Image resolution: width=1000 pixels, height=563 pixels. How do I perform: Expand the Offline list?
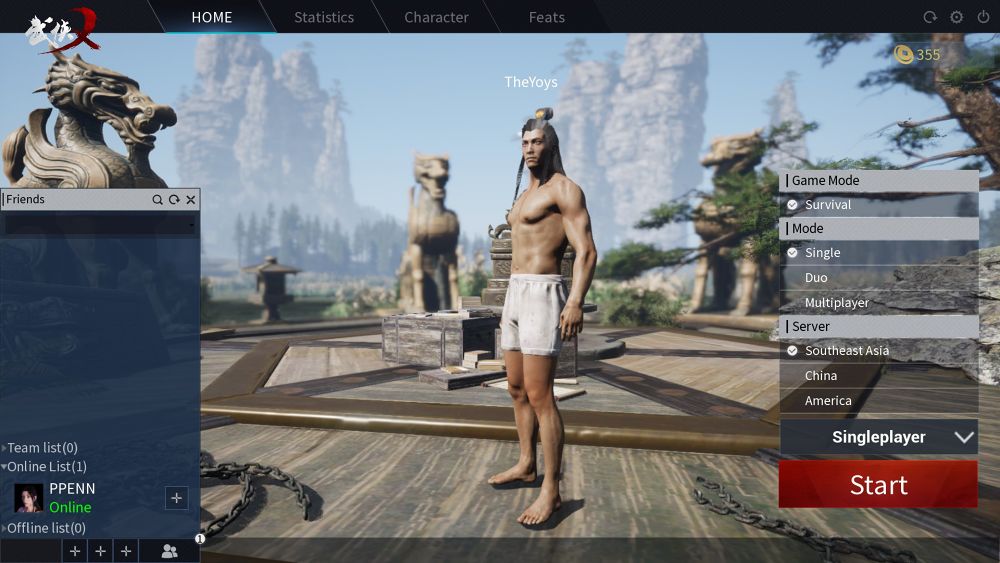point(46,528)
